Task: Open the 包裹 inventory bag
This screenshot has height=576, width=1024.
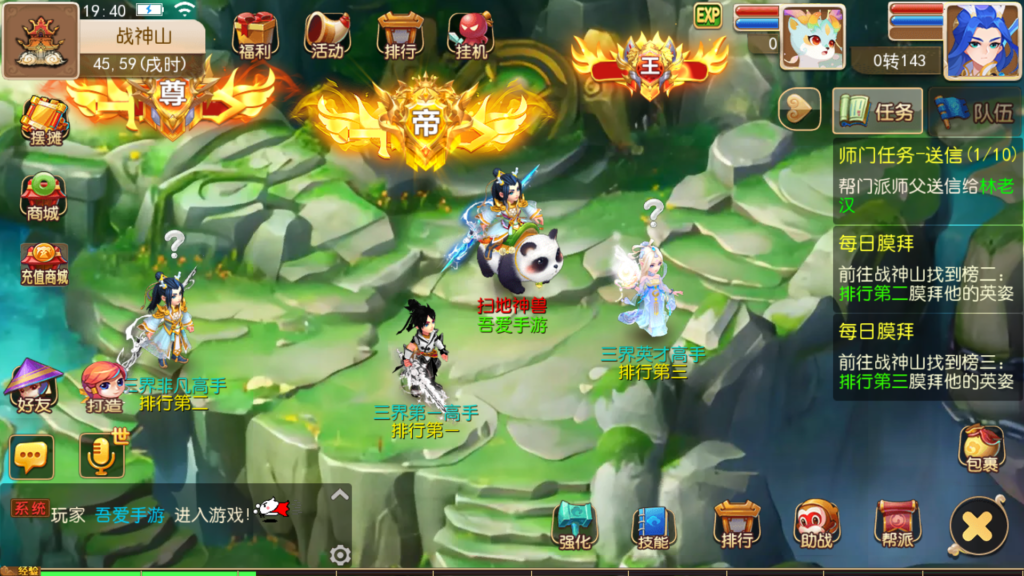Action: 982,449
